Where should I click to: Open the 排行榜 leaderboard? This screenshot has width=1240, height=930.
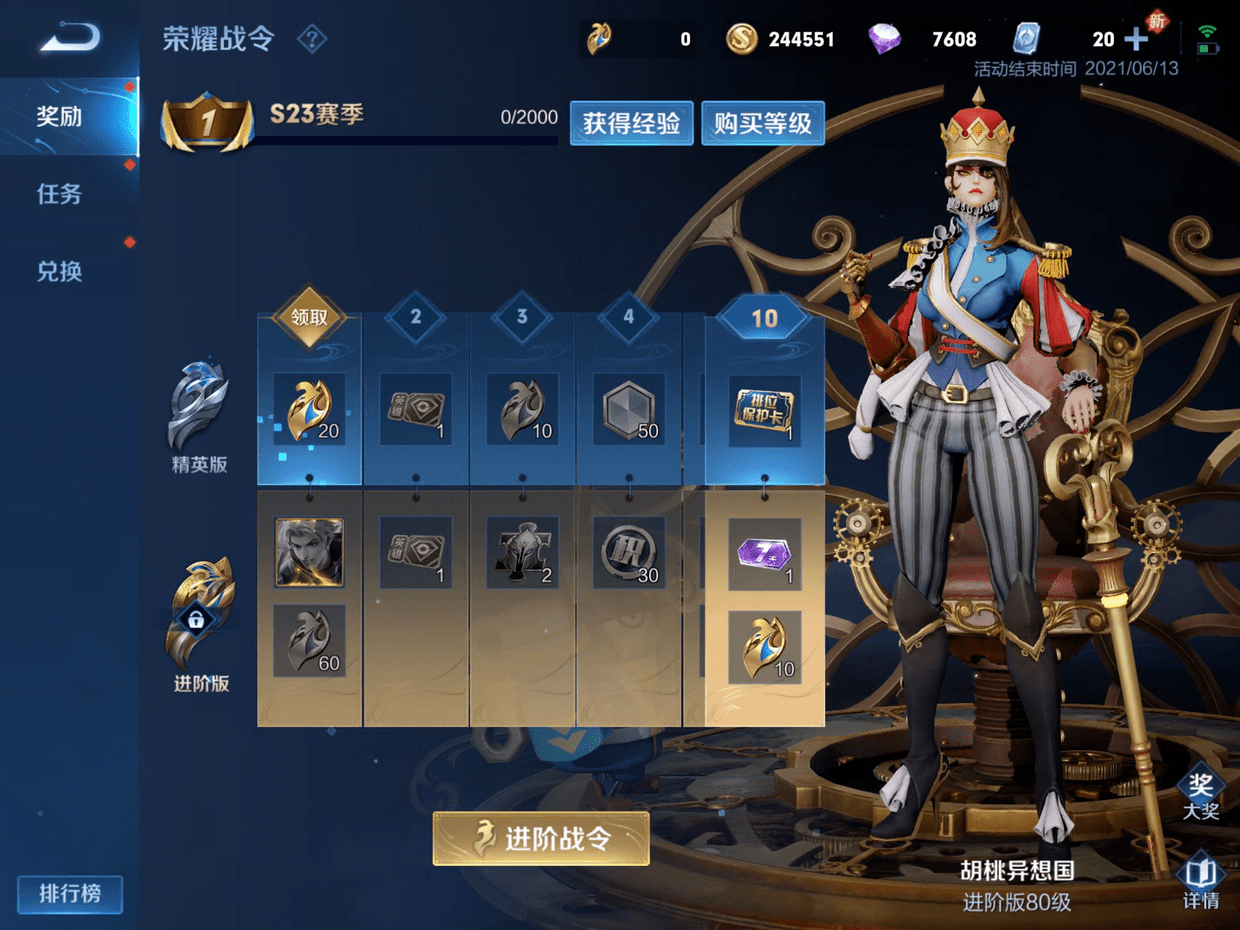point(70,893)
